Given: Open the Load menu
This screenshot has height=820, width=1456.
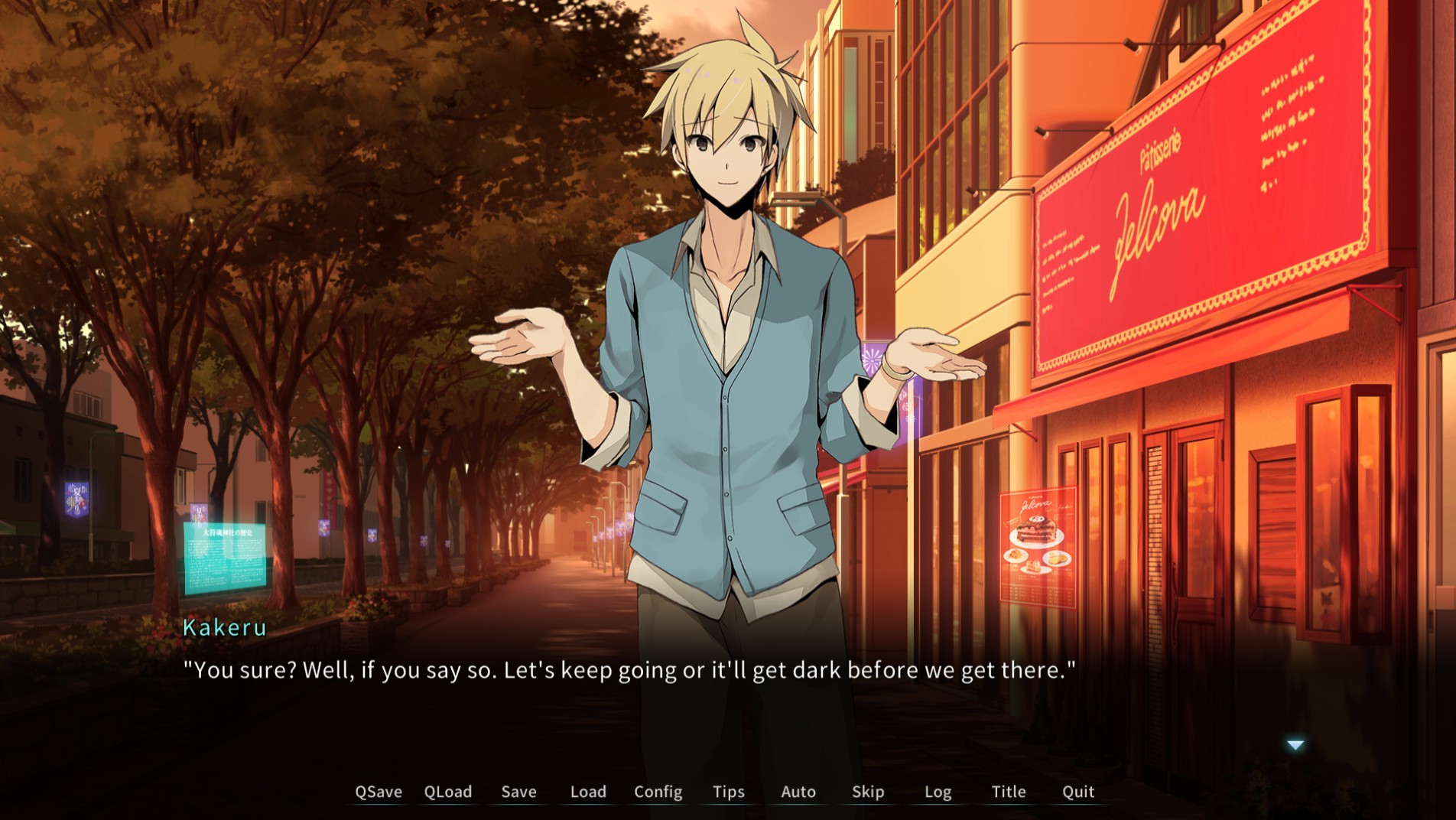Looking at the screenshot, I should tap(588, 792).
